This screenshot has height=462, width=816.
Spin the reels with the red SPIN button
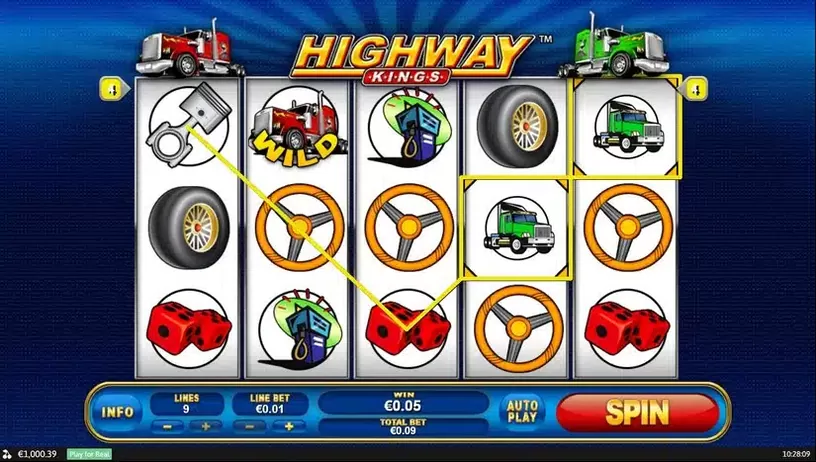(x=637, y=410)
